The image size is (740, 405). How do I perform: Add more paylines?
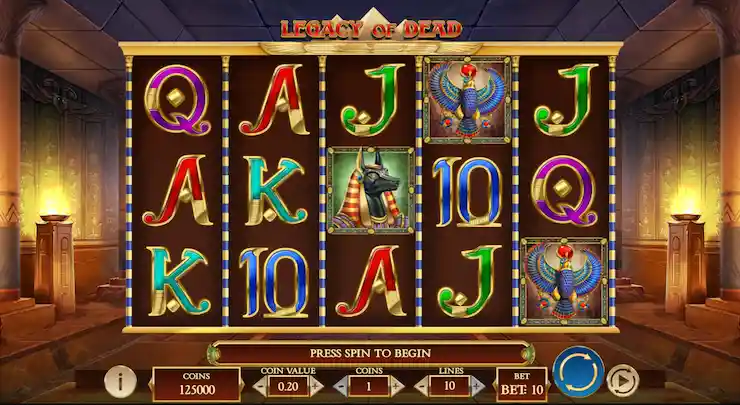click(x=479, y=385)
